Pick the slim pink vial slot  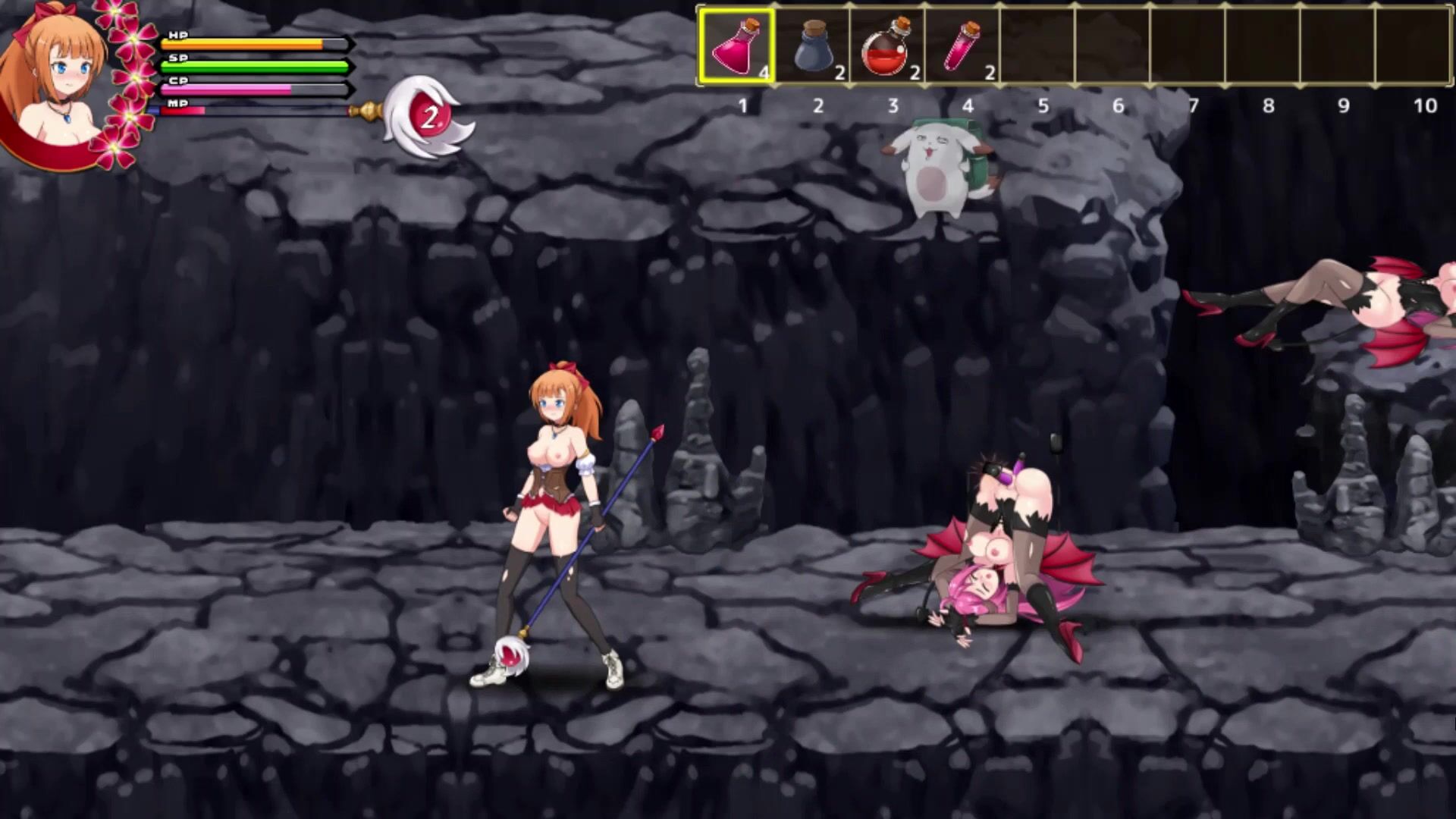point(962,45)
